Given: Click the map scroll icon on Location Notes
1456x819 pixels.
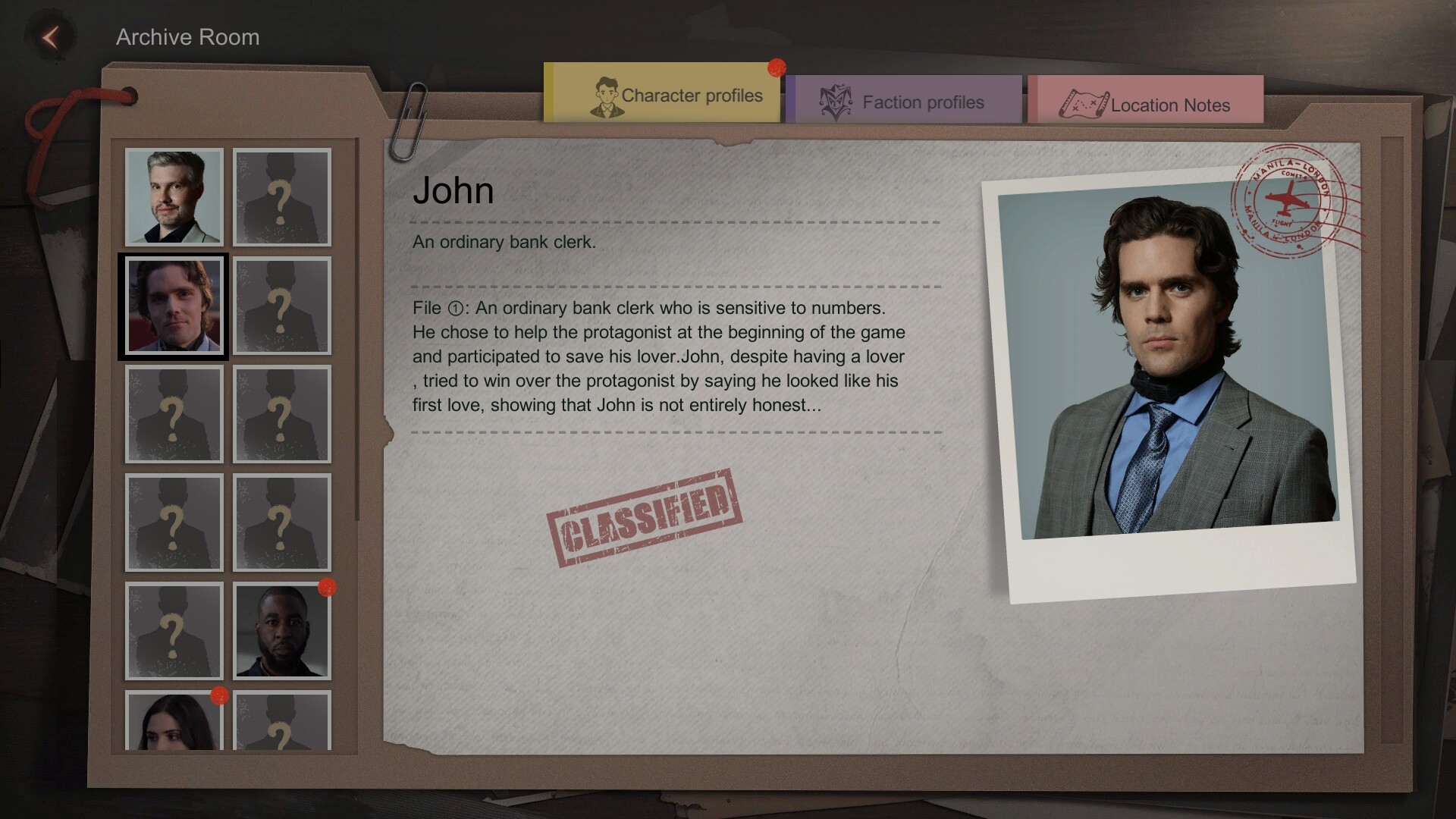Looking at the screenshot, I should (x=1084, y=104).
